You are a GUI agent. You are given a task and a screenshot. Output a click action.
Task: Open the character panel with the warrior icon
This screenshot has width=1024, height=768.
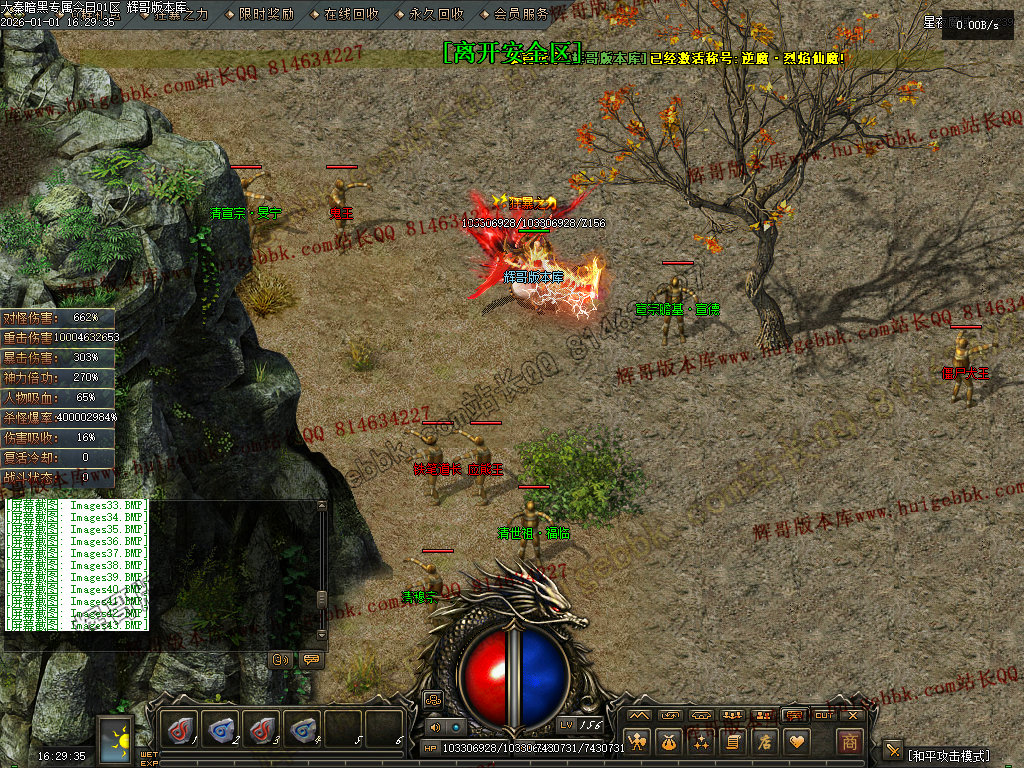pos(638,742)
